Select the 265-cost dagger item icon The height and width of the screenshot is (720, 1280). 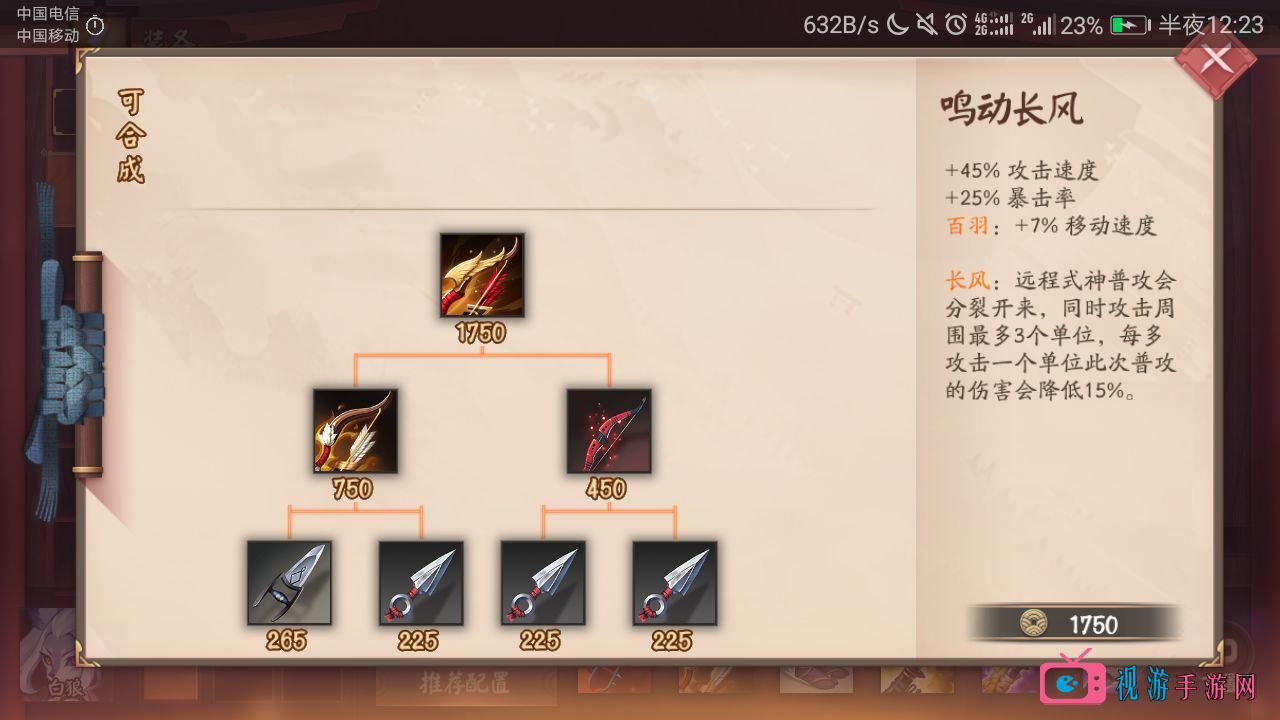tap(289, 583)
